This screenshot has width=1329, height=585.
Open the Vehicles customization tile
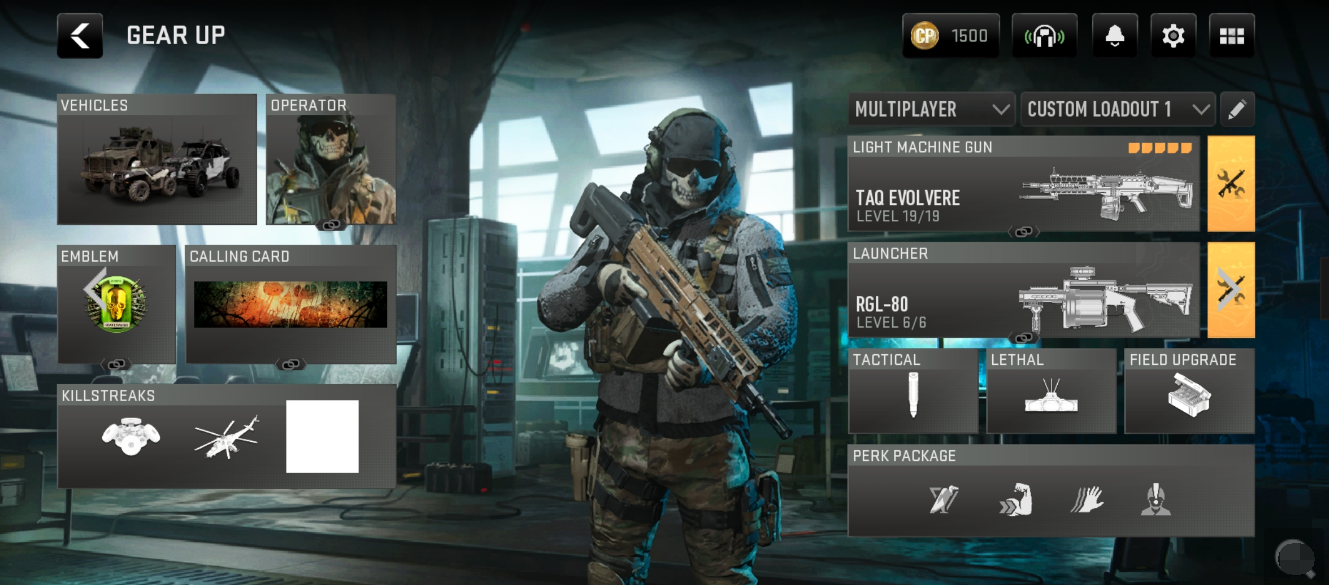[157, 160]
